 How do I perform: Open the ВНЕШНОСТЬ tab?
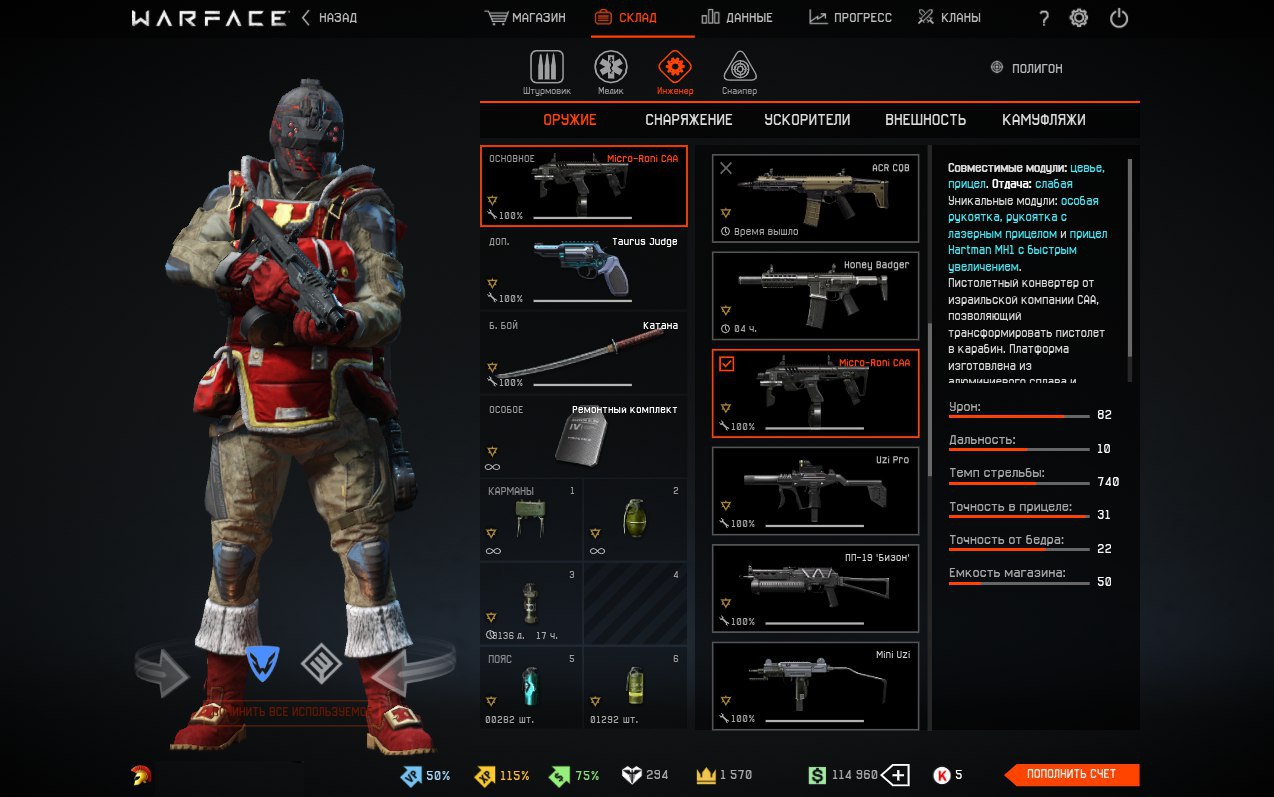click(925, 120)
